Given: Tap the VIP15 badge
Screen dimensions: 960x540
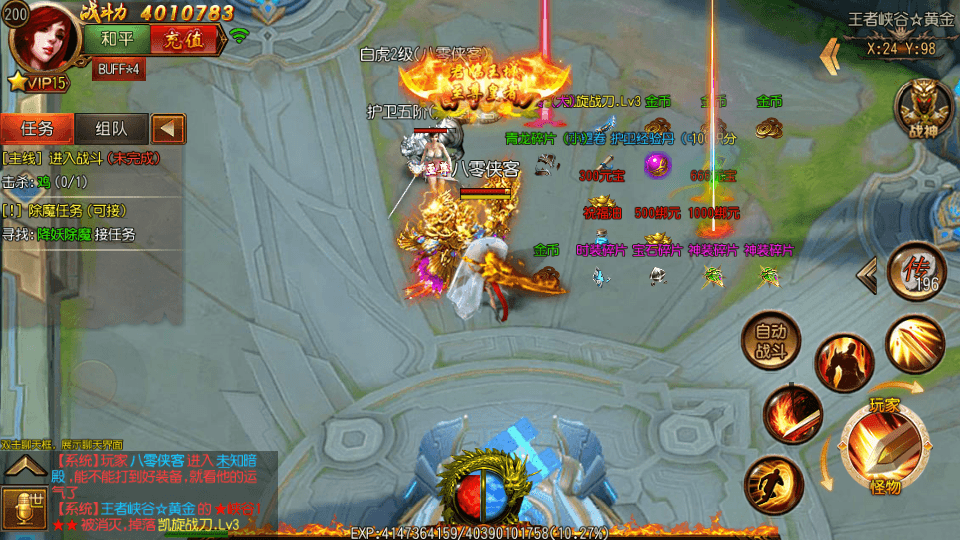Looking at the screenshot, I should pos(40,83).
